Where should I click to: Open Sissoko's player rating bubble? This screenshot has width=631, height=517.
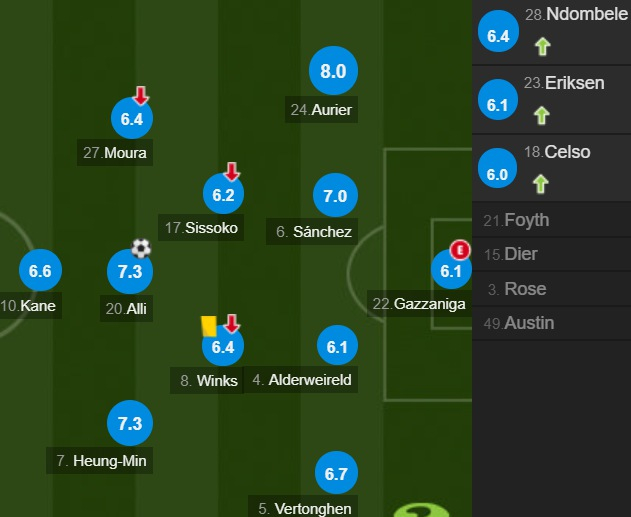coord(223,195)
